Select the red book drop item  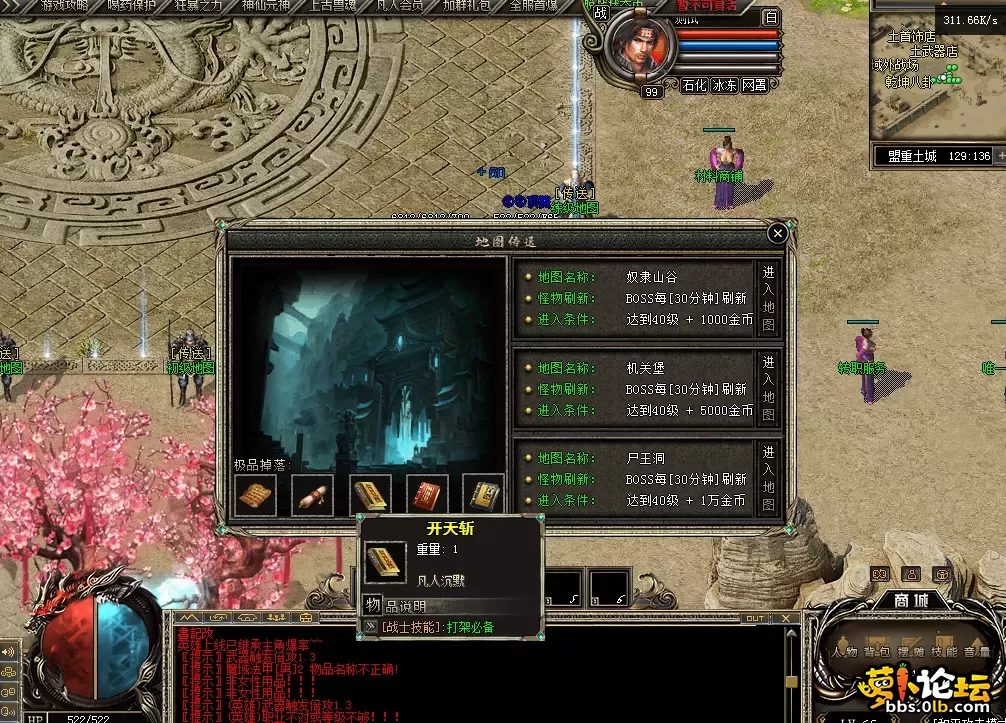coord(427,495)
